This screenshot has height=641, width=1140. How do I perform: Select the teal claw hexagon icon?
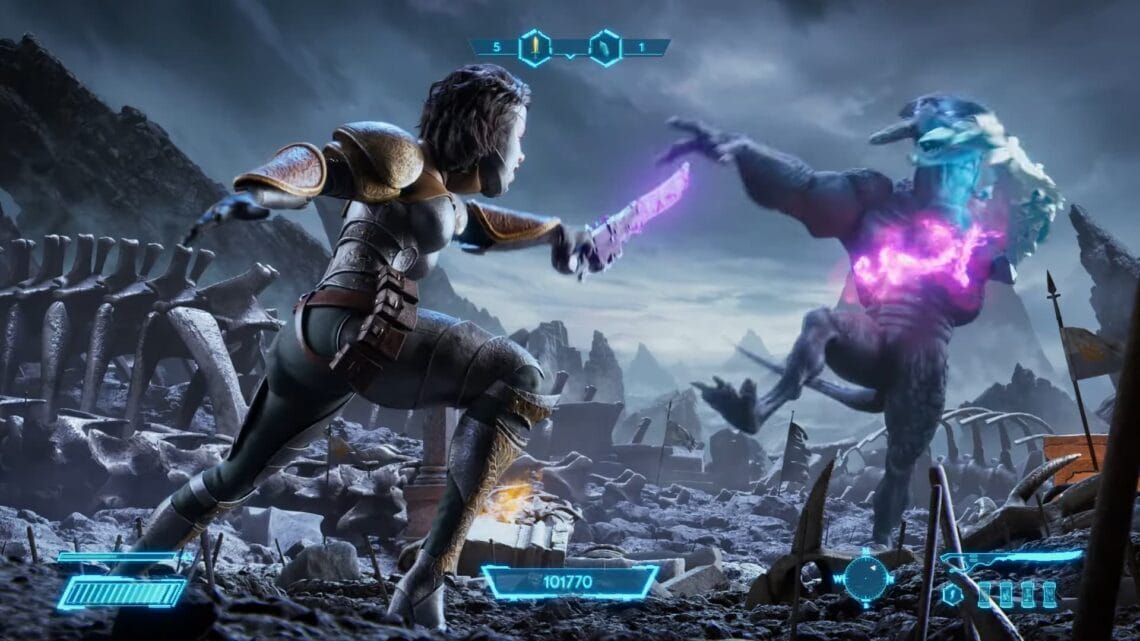(x=605, y=47)
